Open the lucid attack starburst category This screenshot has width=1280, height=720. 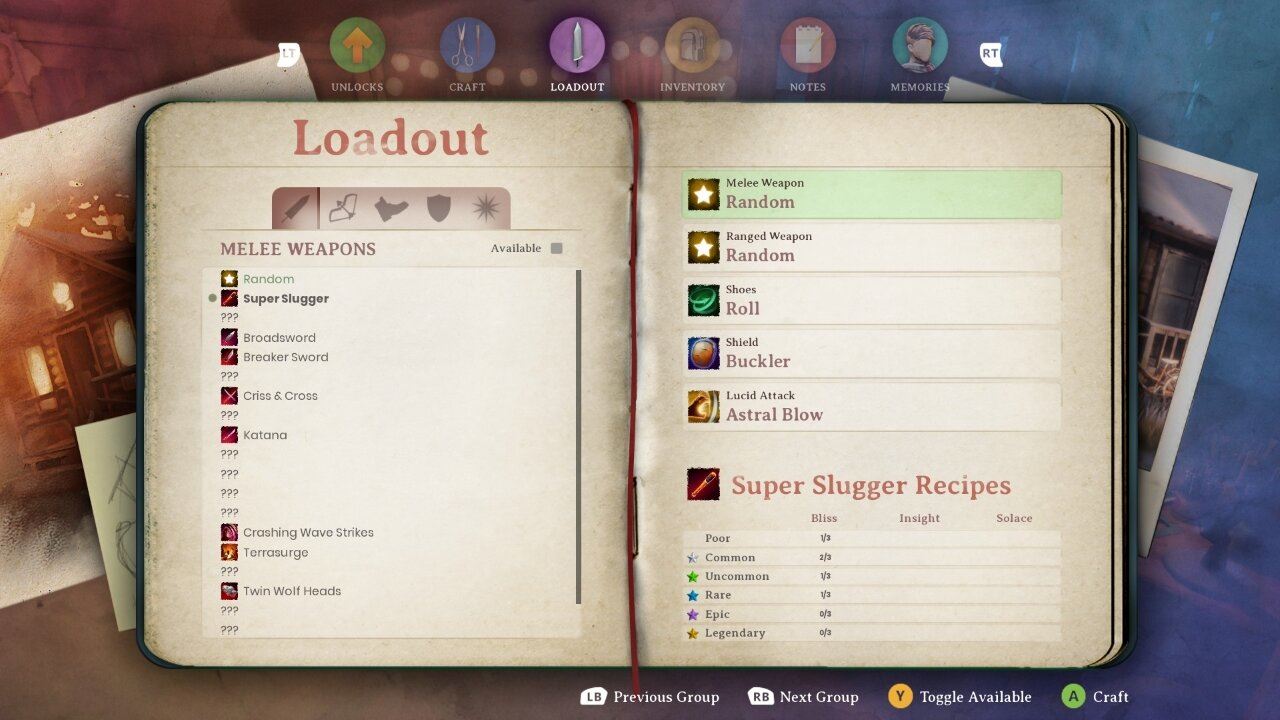[487, 208]
